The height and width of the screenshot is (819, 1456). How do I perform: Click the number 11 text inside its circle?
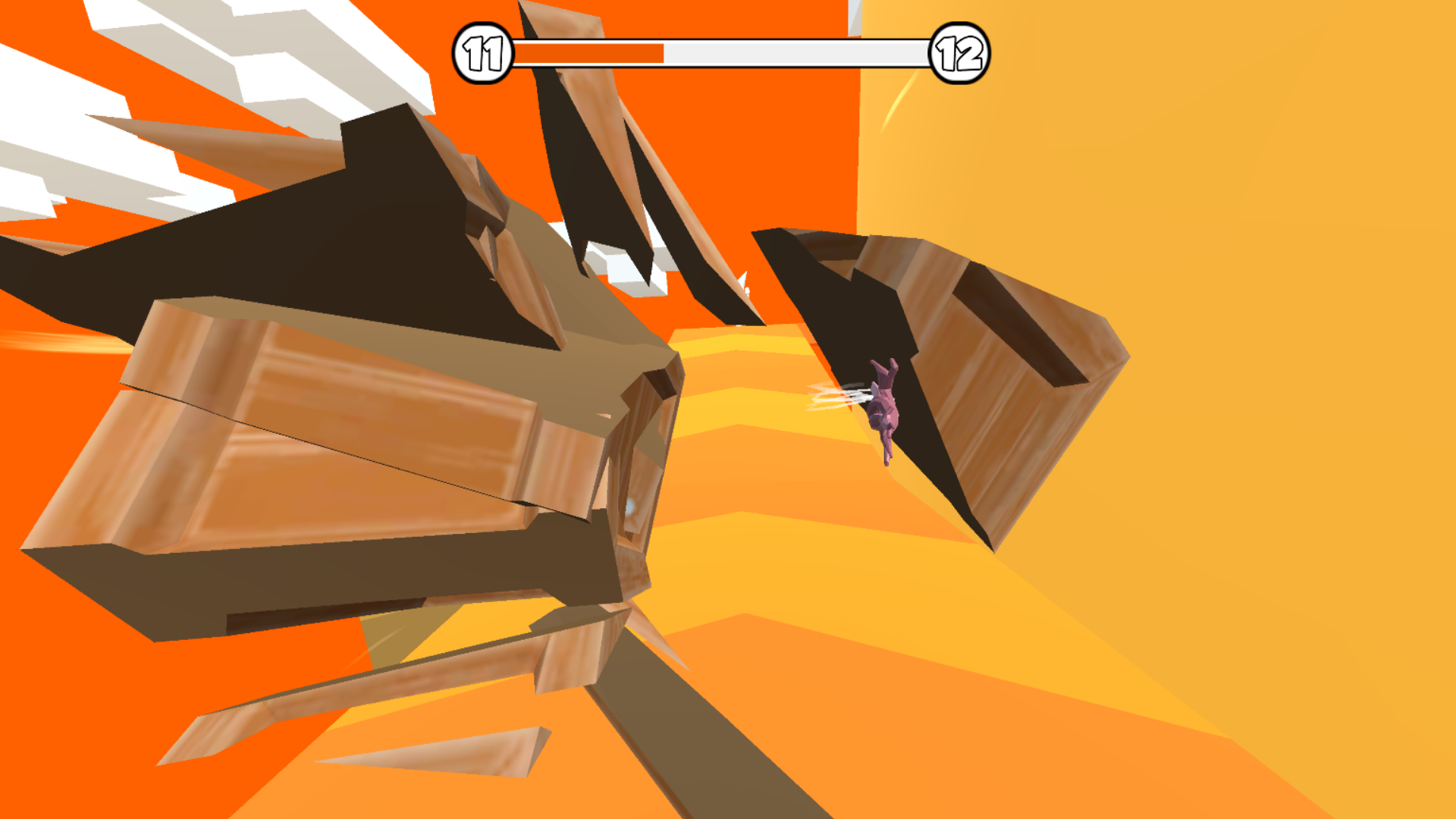(x=484, y=52)
